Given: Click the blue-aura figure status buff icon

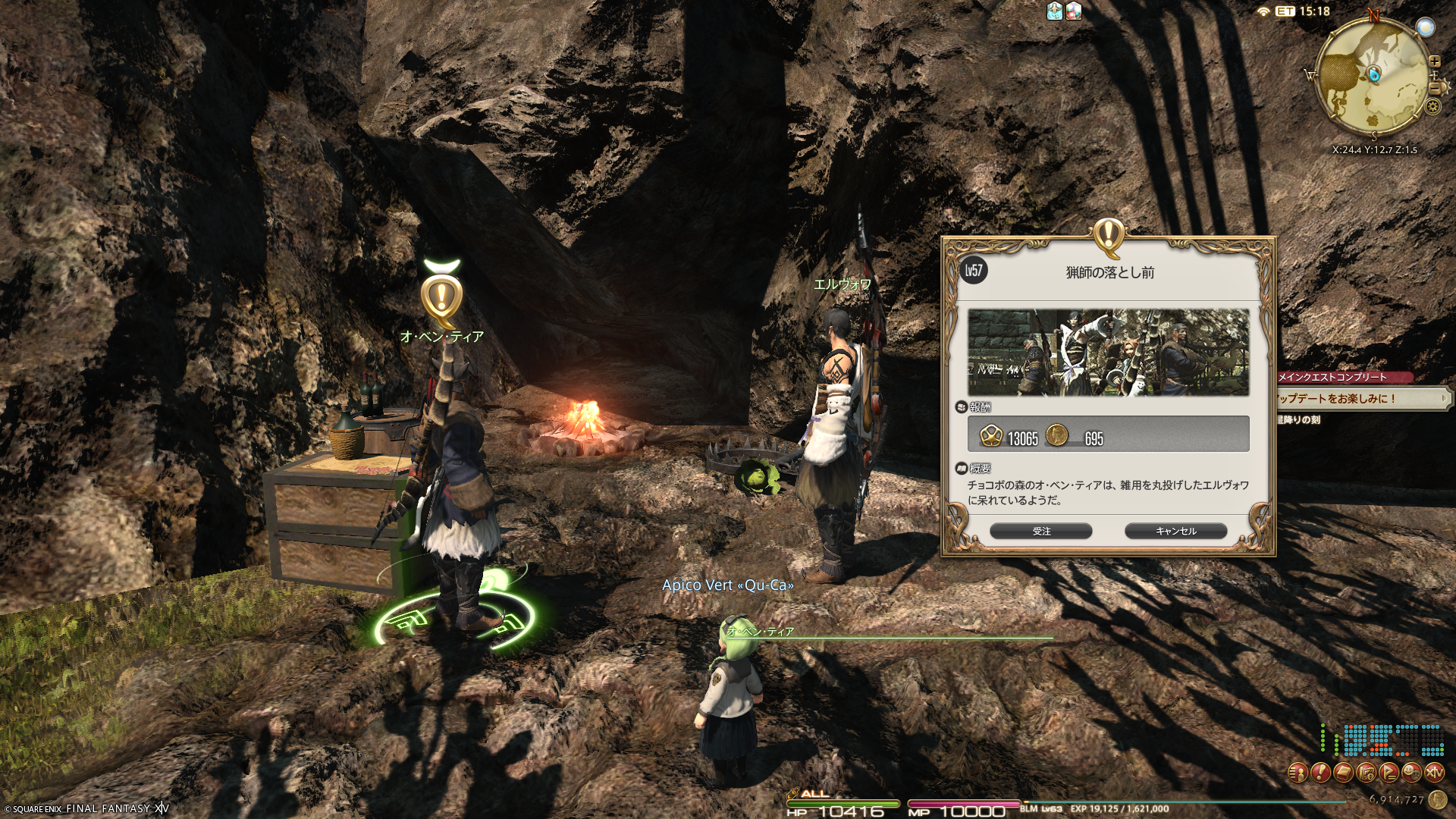Looking at the screenshot, I should click(1055, 11).
